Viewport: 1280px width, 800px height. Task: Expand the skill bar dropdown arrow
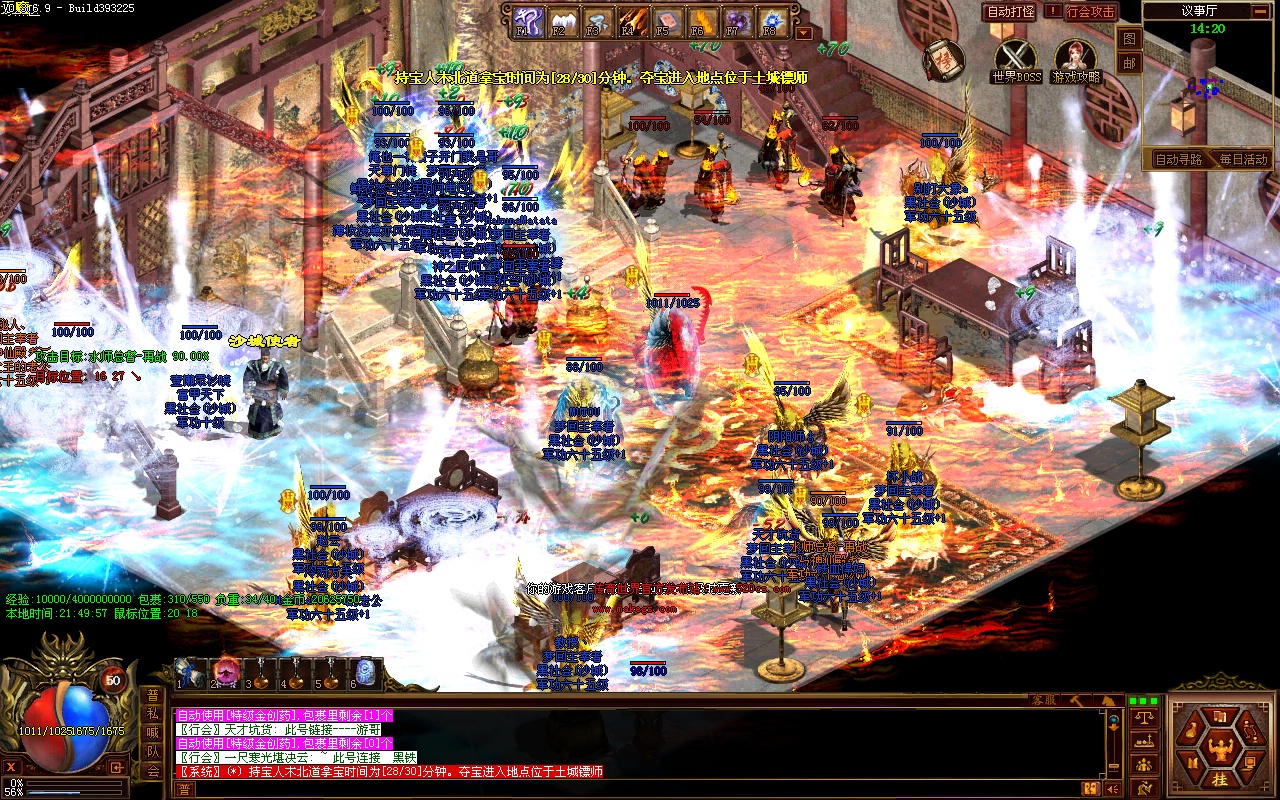click(x=804, y=32)
